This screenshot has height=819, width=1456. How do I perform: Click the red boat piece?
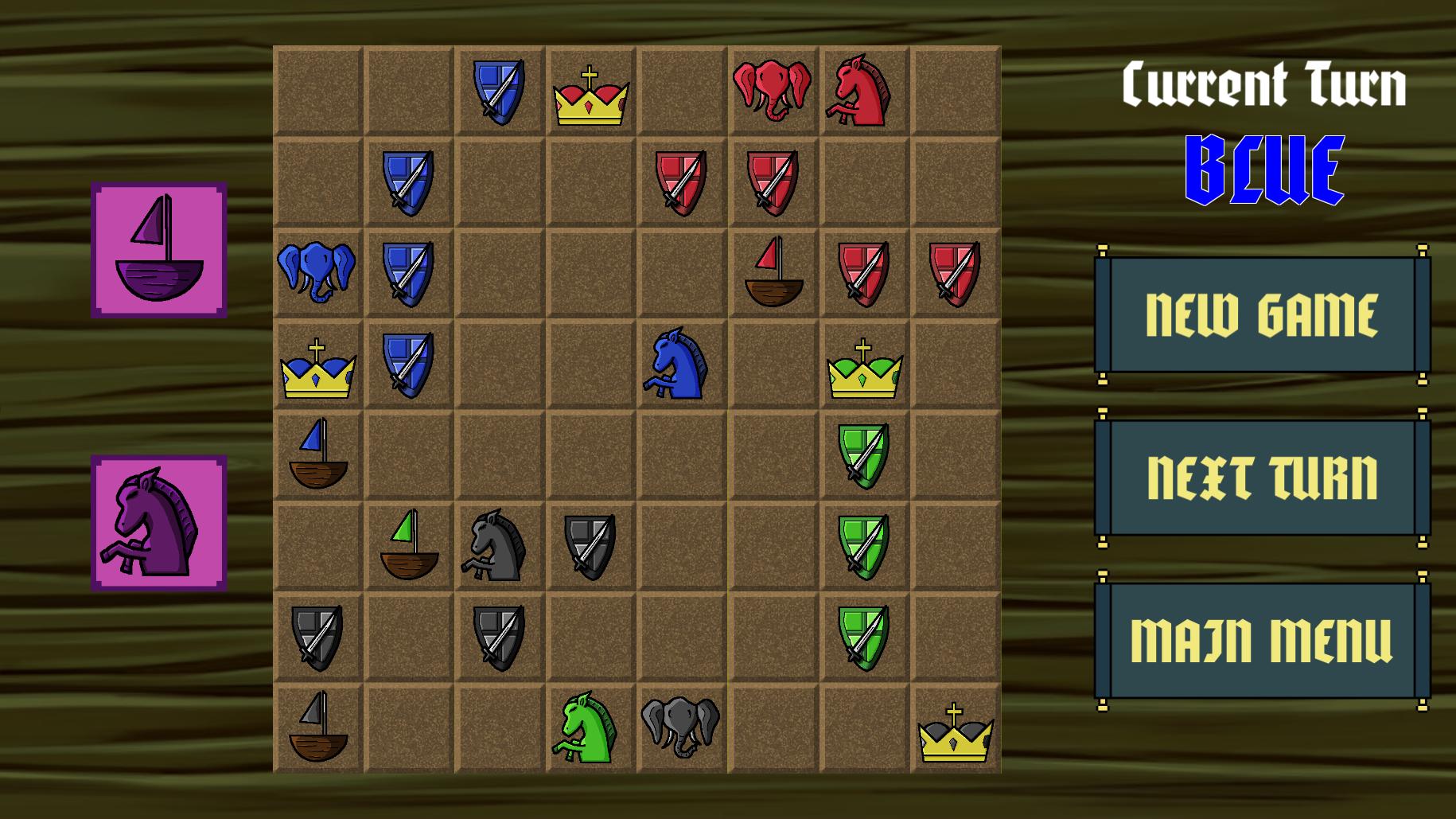(x=773, y=273)
